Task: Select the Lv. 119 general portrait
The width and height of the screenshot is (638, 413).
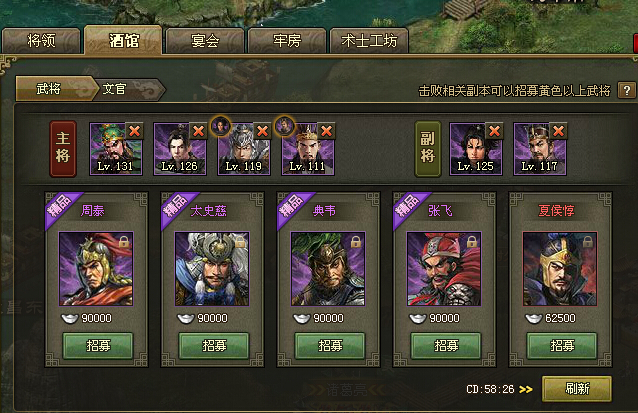Action: (242, 149)
